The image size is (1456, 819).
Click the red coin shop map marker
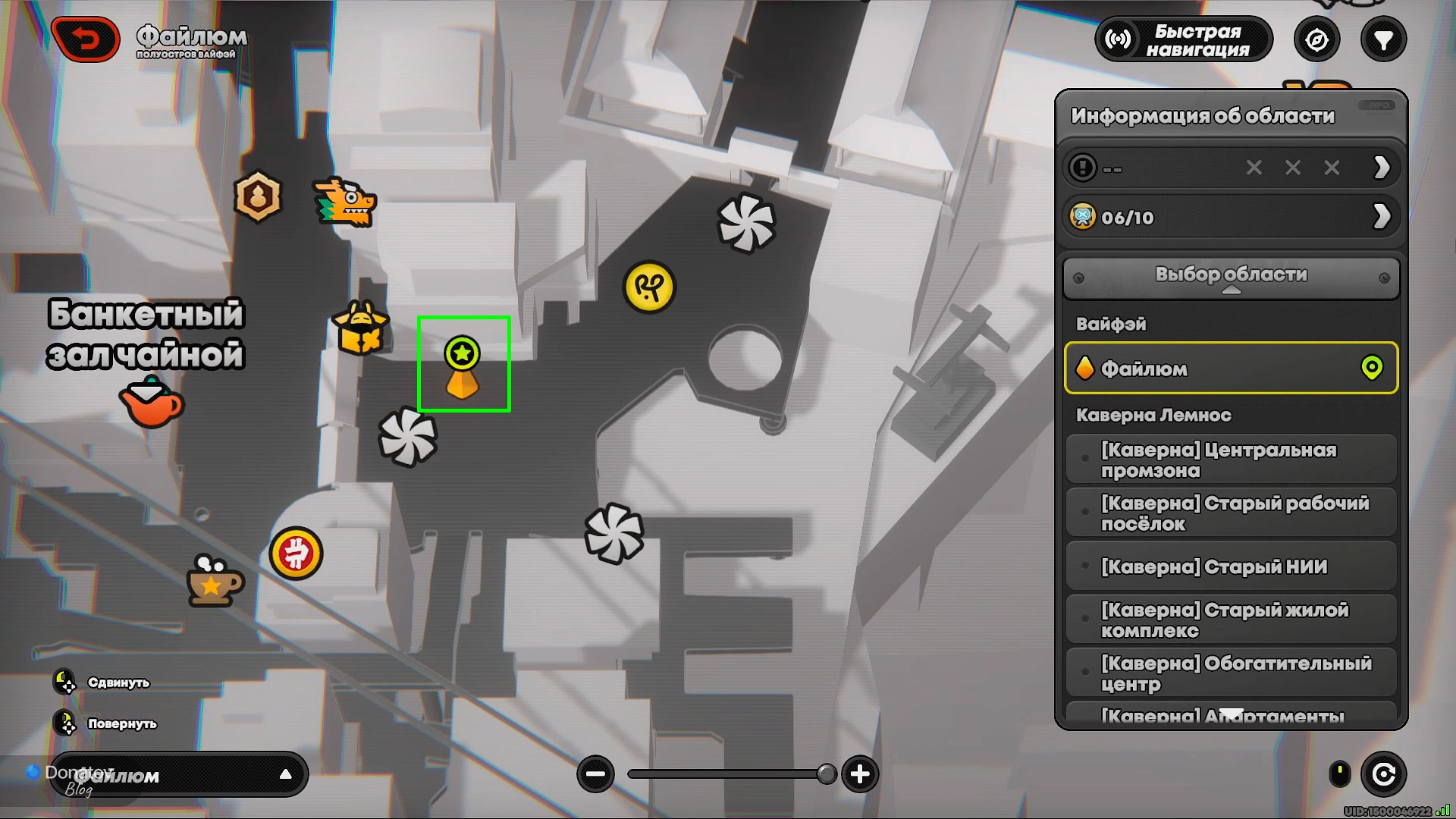tap(296, 554)
